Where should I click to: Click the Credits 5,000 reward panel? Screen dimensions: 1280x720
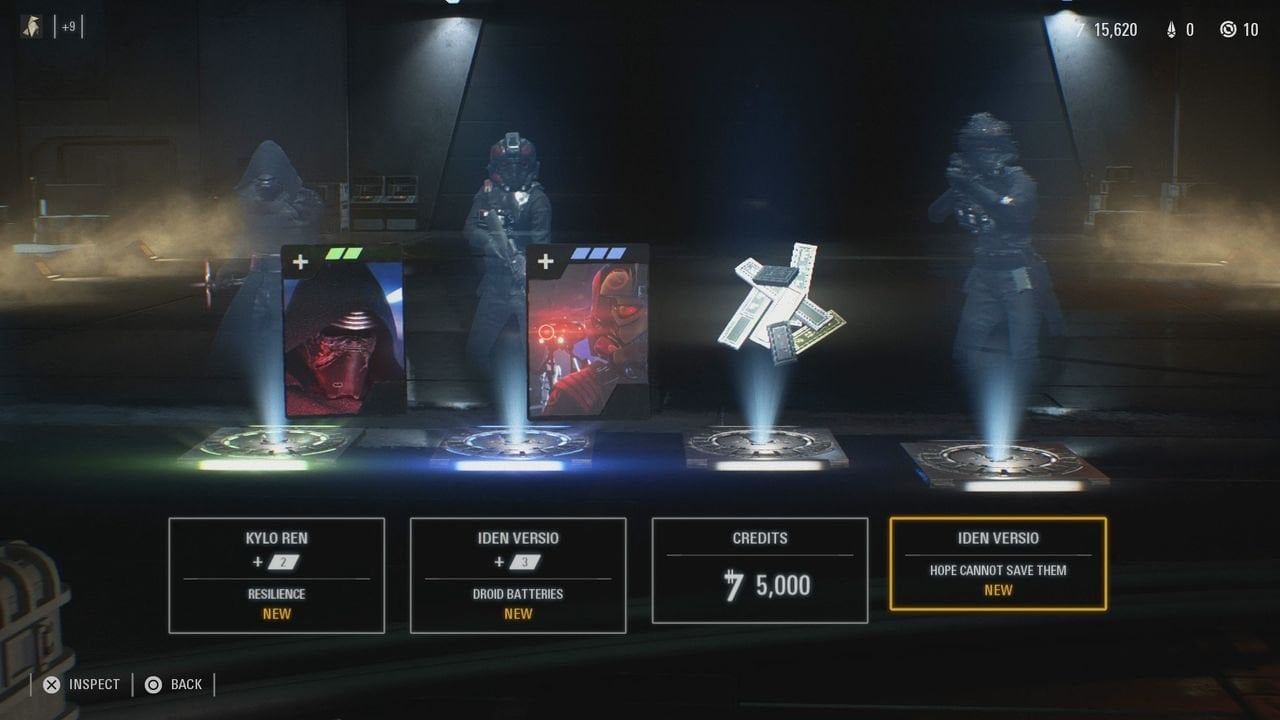760,570
